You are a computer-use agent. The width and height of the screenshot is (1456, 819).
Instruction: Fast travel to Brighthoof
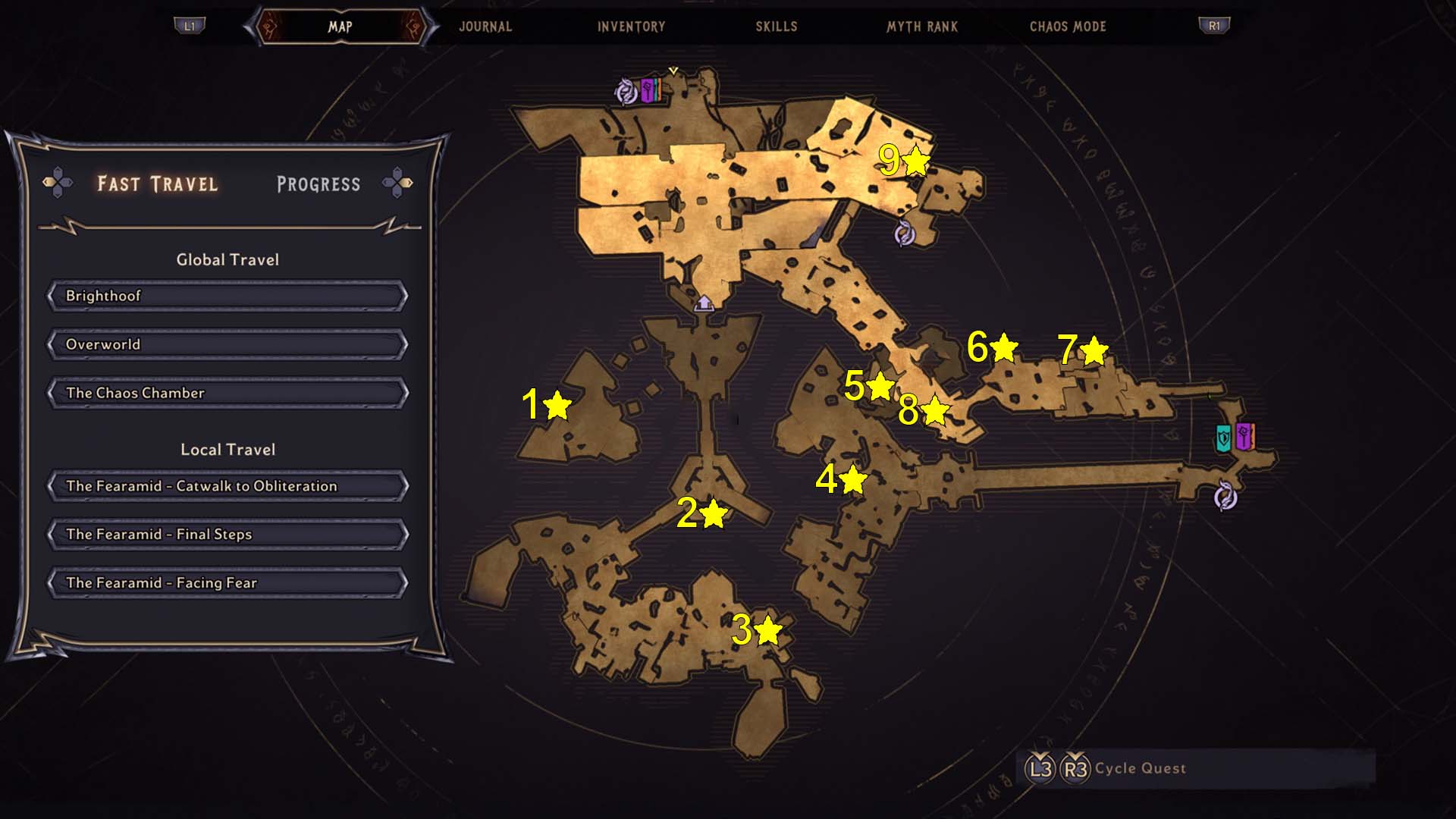[226, 296]
